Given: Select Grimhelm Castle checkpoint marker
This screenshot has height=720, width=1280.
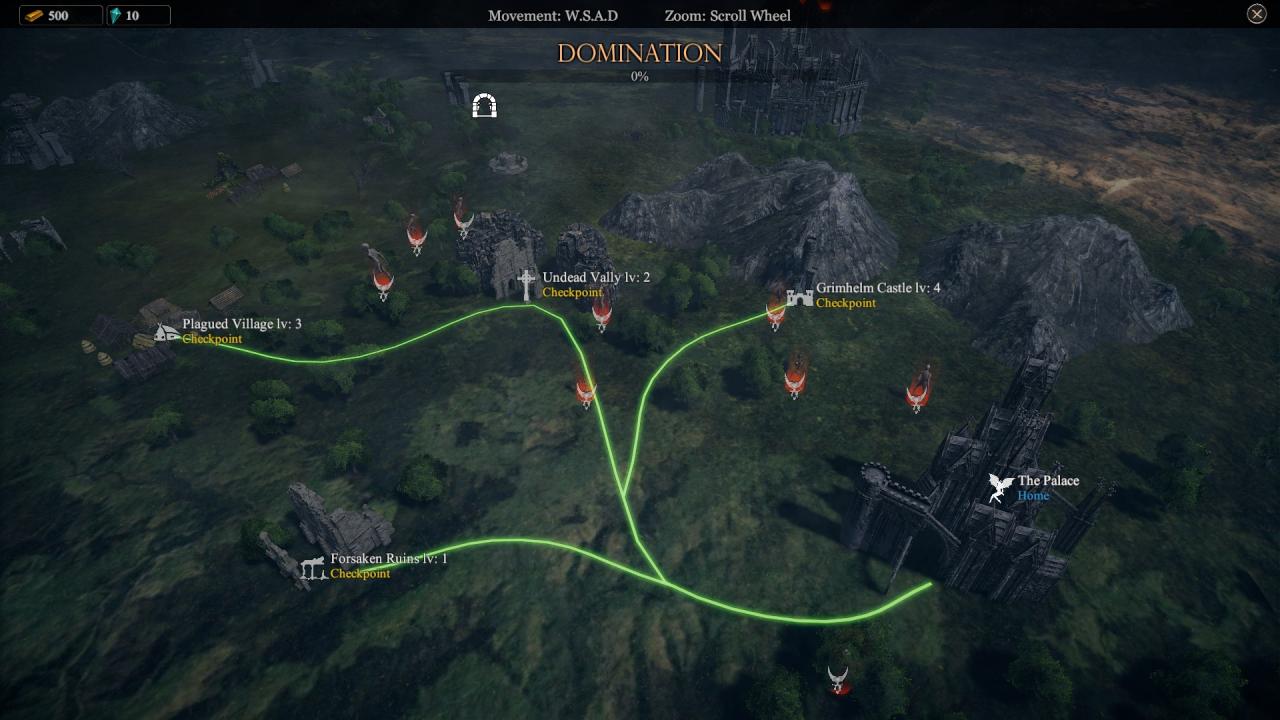Looking at the screenshot, I should coord(799,296).
